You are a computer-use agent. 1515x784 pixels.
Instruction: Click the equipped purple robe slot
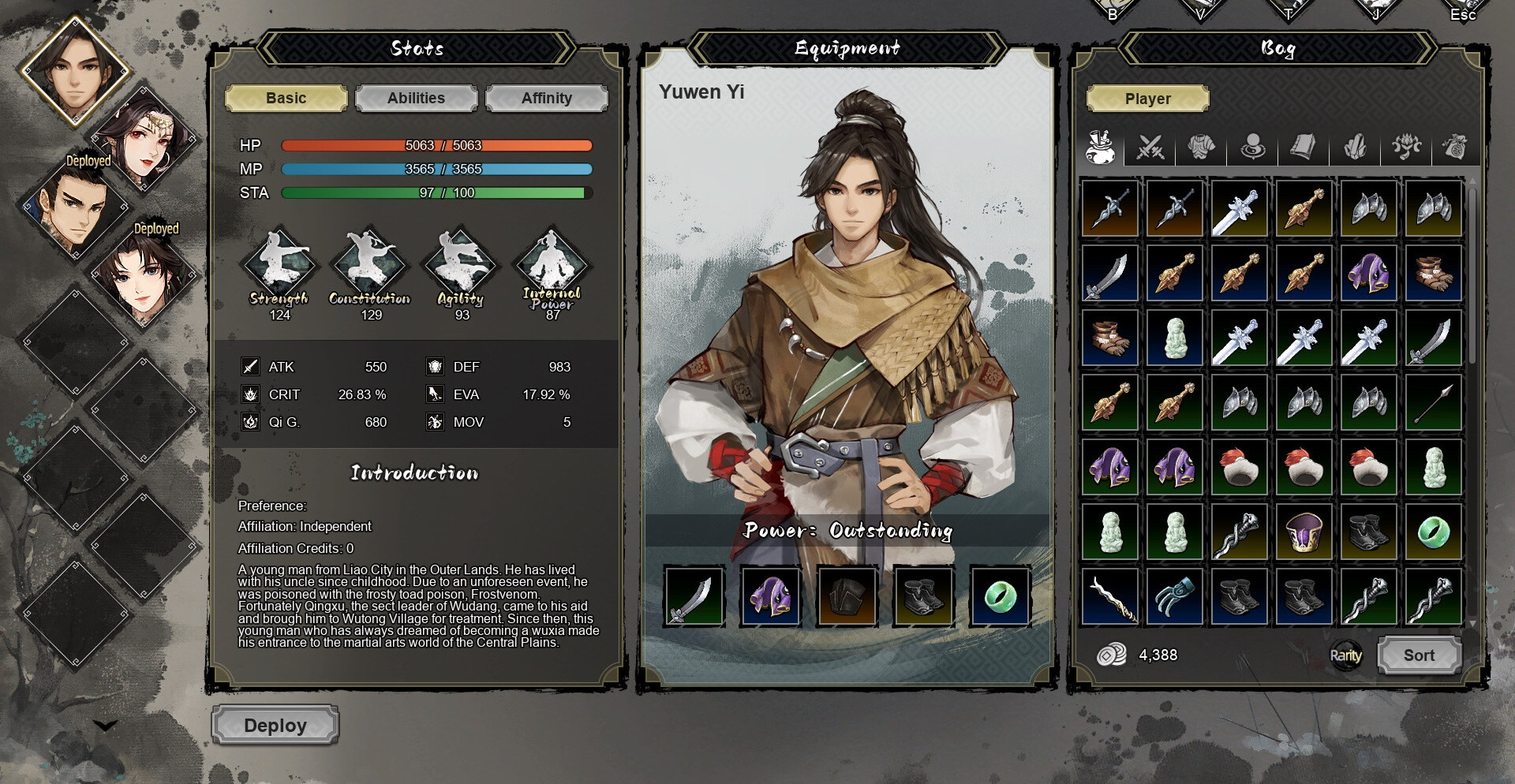[x=770, y=597]
